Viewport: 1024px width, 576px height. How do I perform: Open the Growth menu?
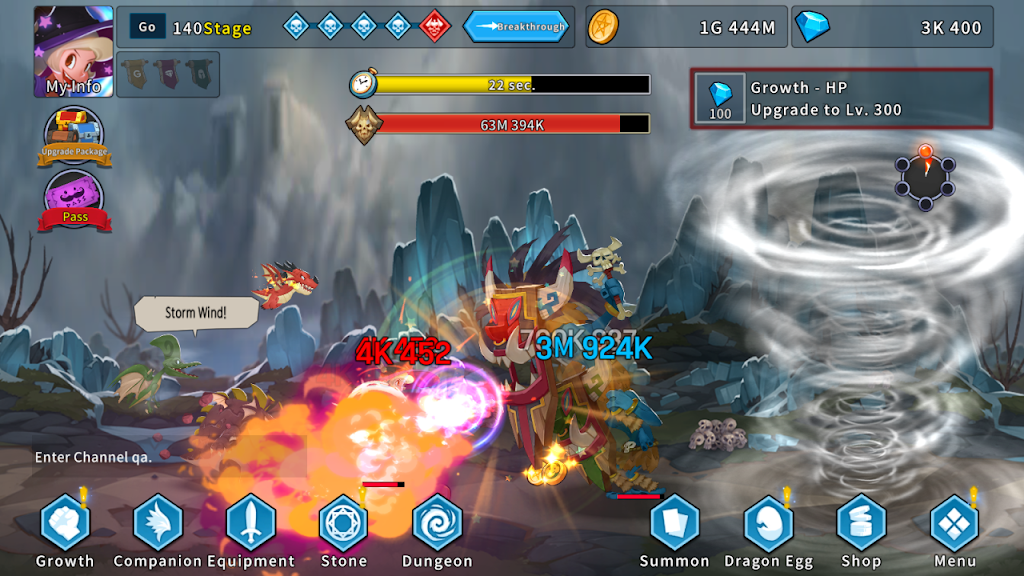point(65,524)
